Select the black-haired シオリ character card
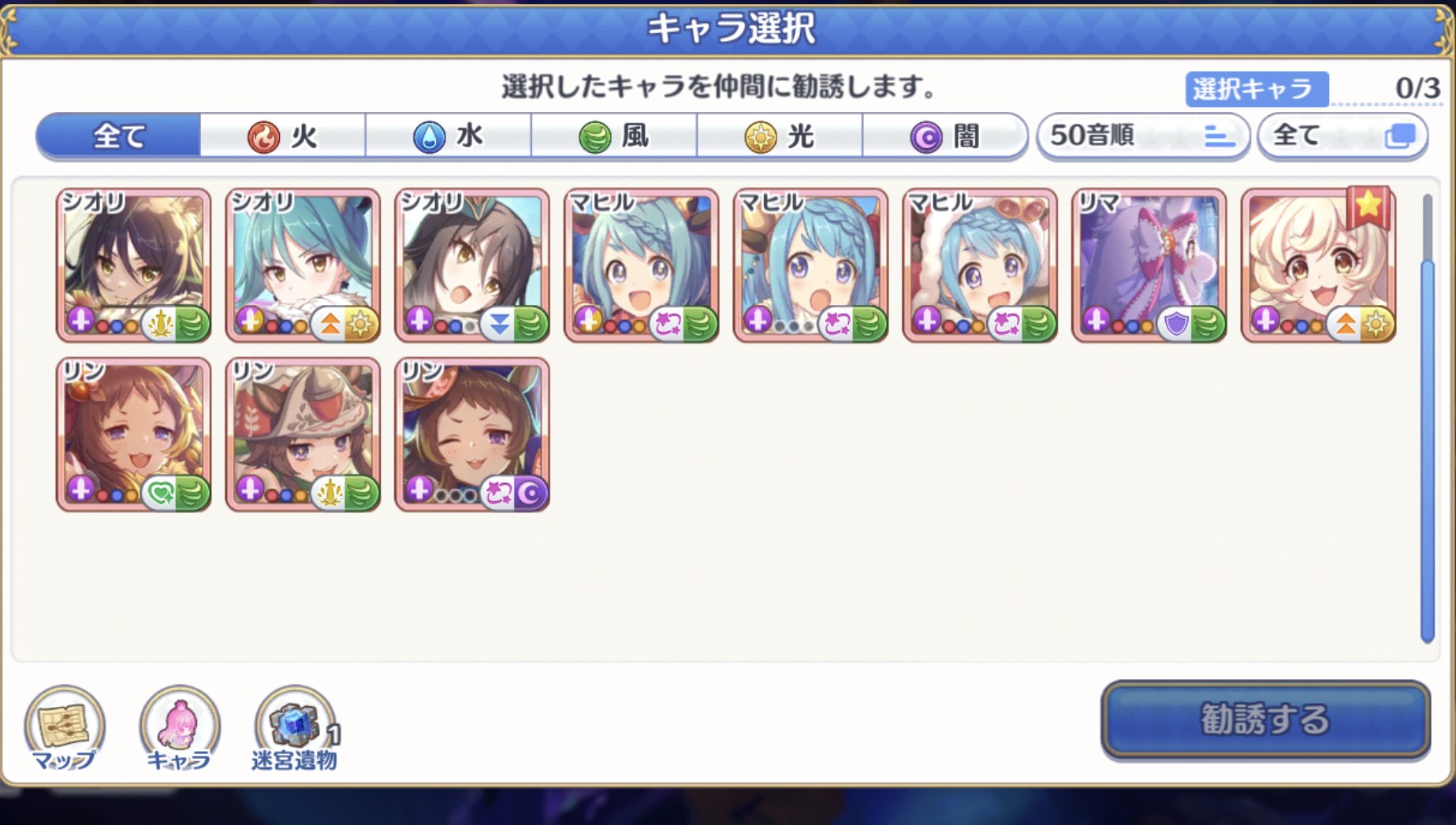 coord(133,266)
